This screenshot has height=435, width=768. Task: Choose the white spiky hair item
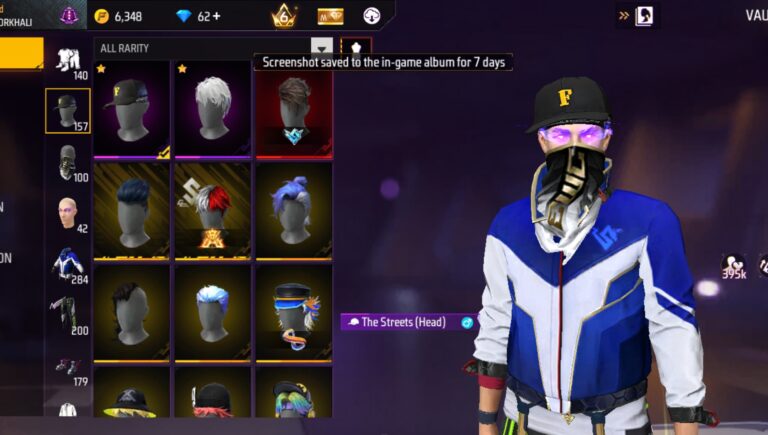pyautogui.click(x=212, y=108)
